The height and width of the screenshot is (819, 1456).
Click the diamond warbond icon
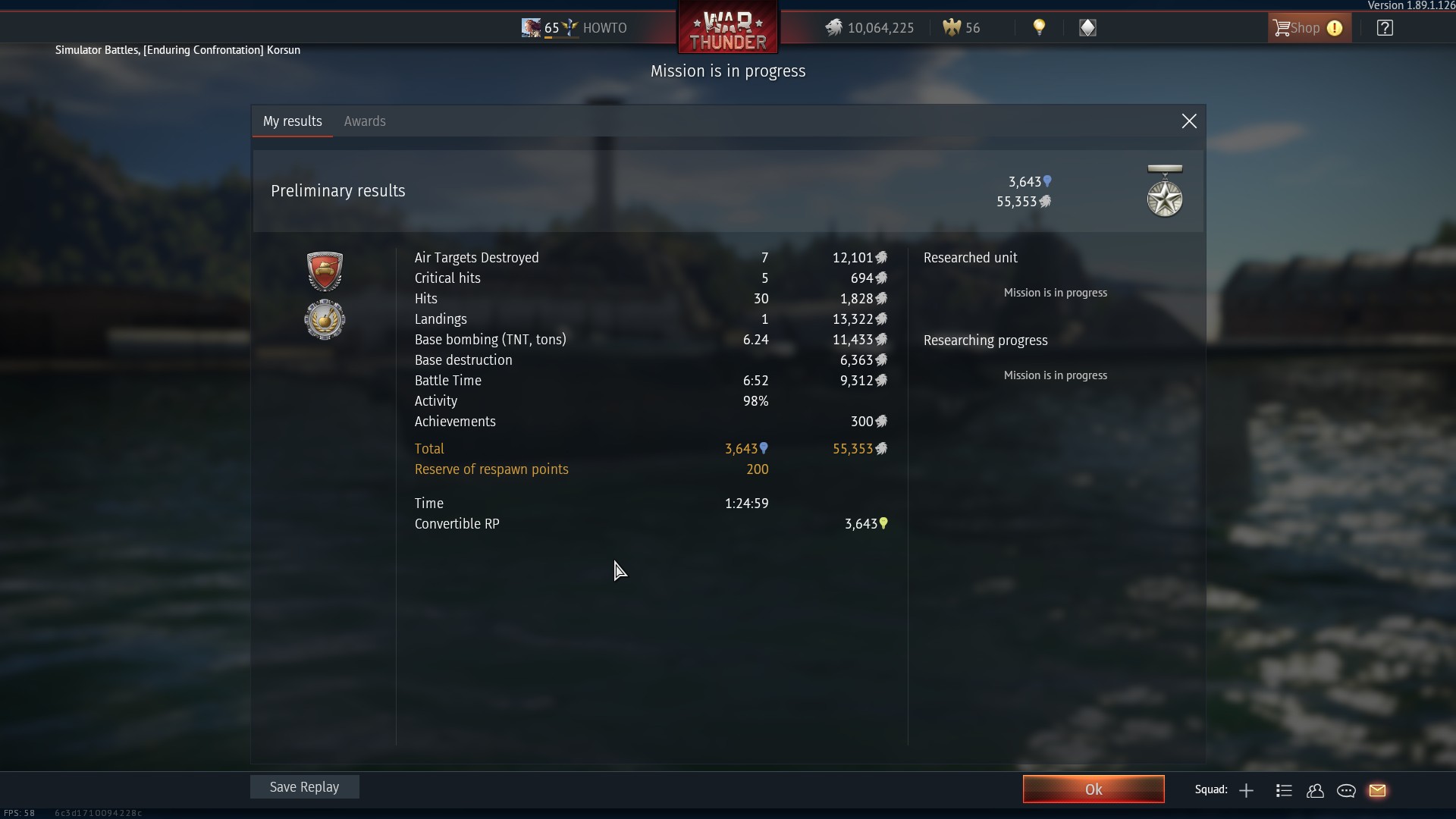(1087, 28)
